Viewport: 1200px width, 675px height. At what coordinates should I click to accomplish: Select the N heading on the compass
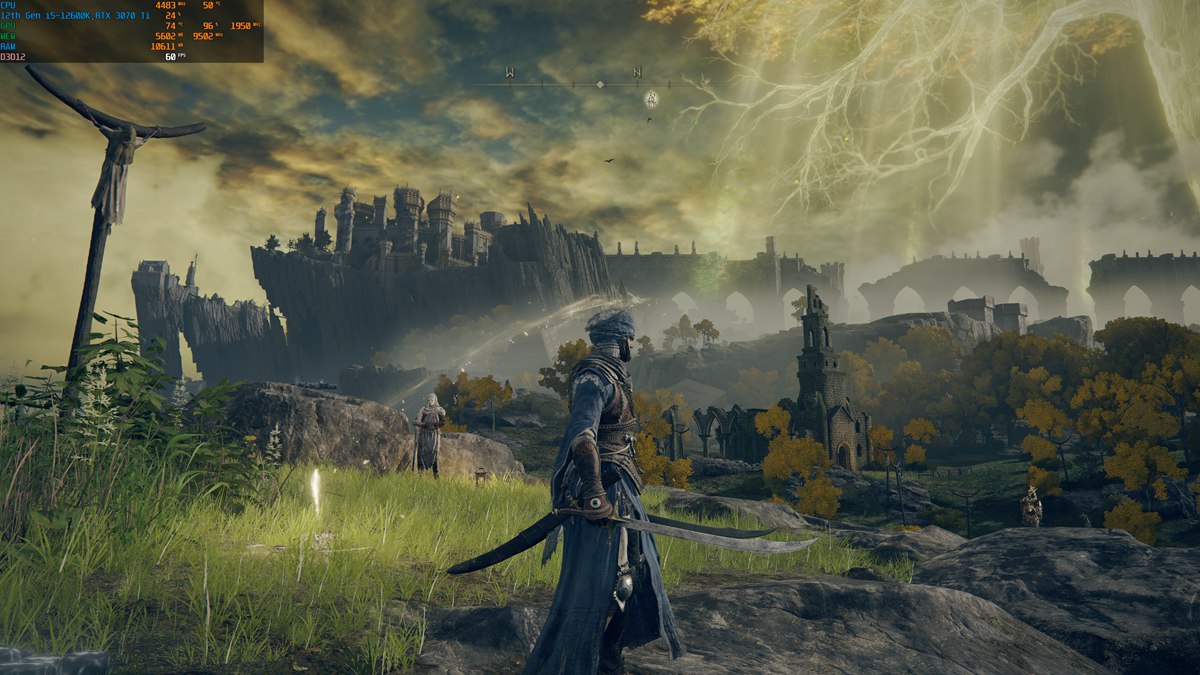pos(637,72)
